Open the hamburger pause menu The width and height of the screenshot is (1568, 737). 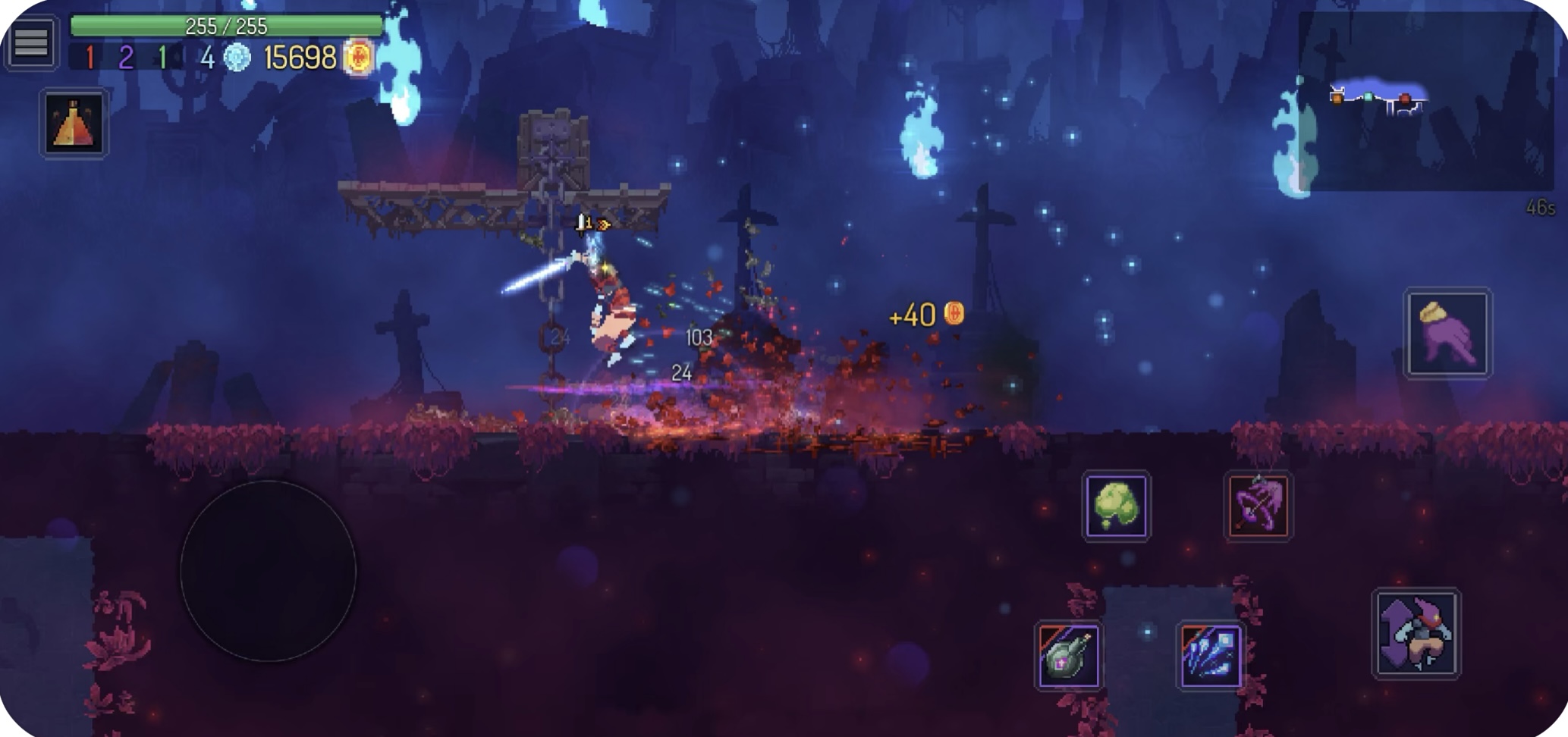pyautogui.click(x=31, y=42)
